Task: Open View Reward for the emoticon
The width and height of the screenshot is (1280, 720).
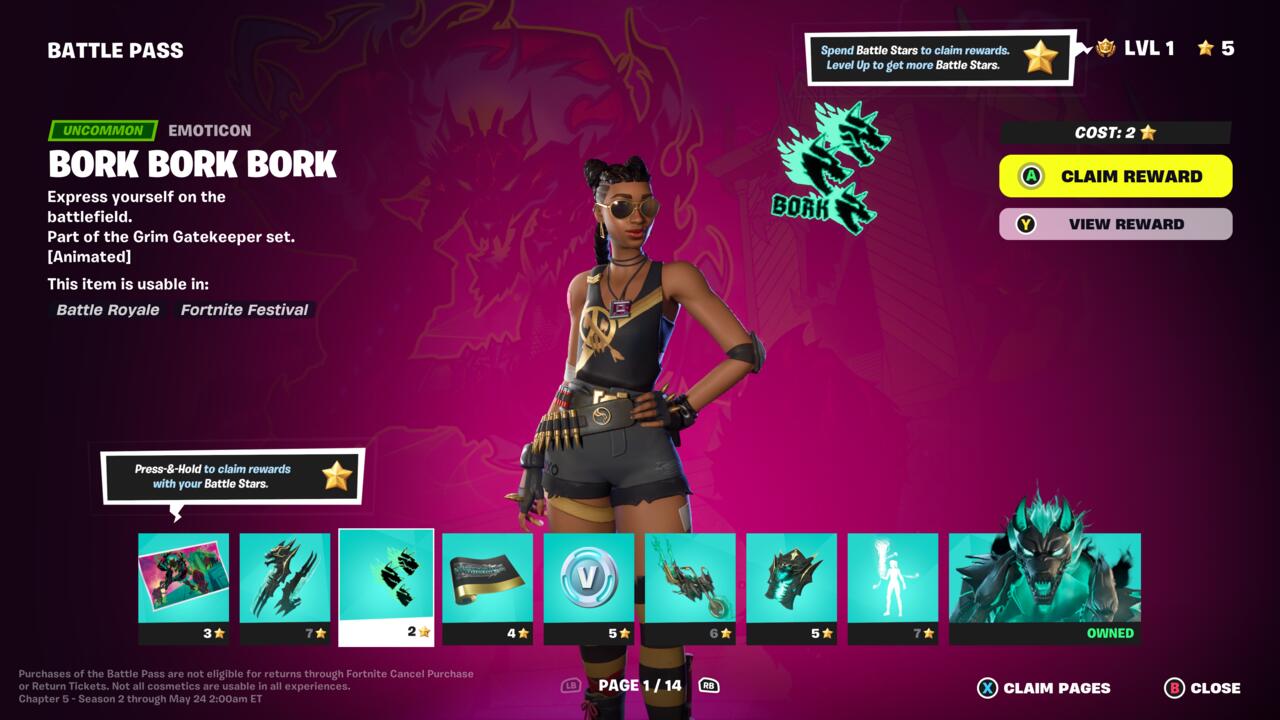Action: click(1115, 224)
